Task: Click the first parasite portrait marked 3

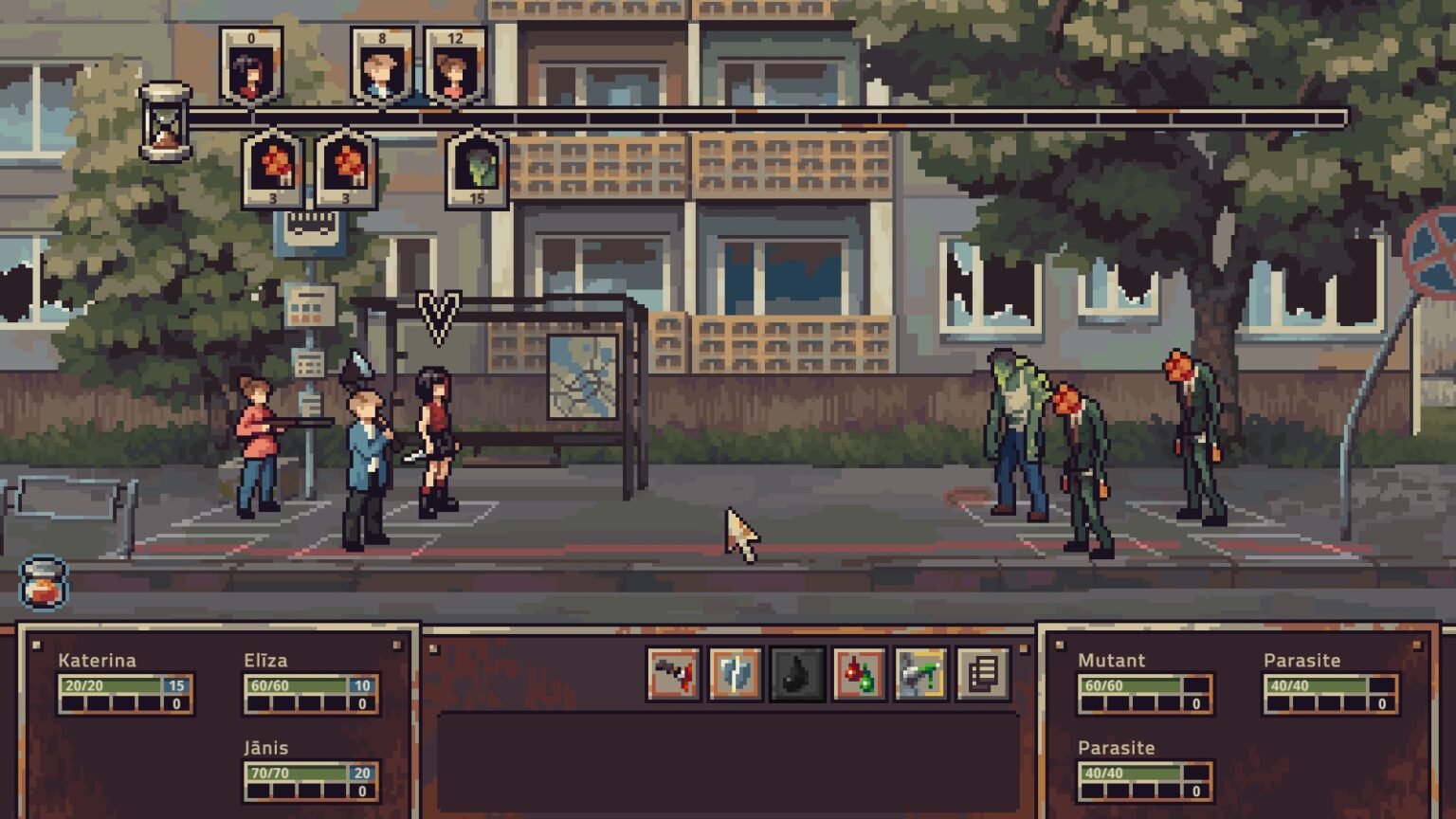Action: pos(271,171)
